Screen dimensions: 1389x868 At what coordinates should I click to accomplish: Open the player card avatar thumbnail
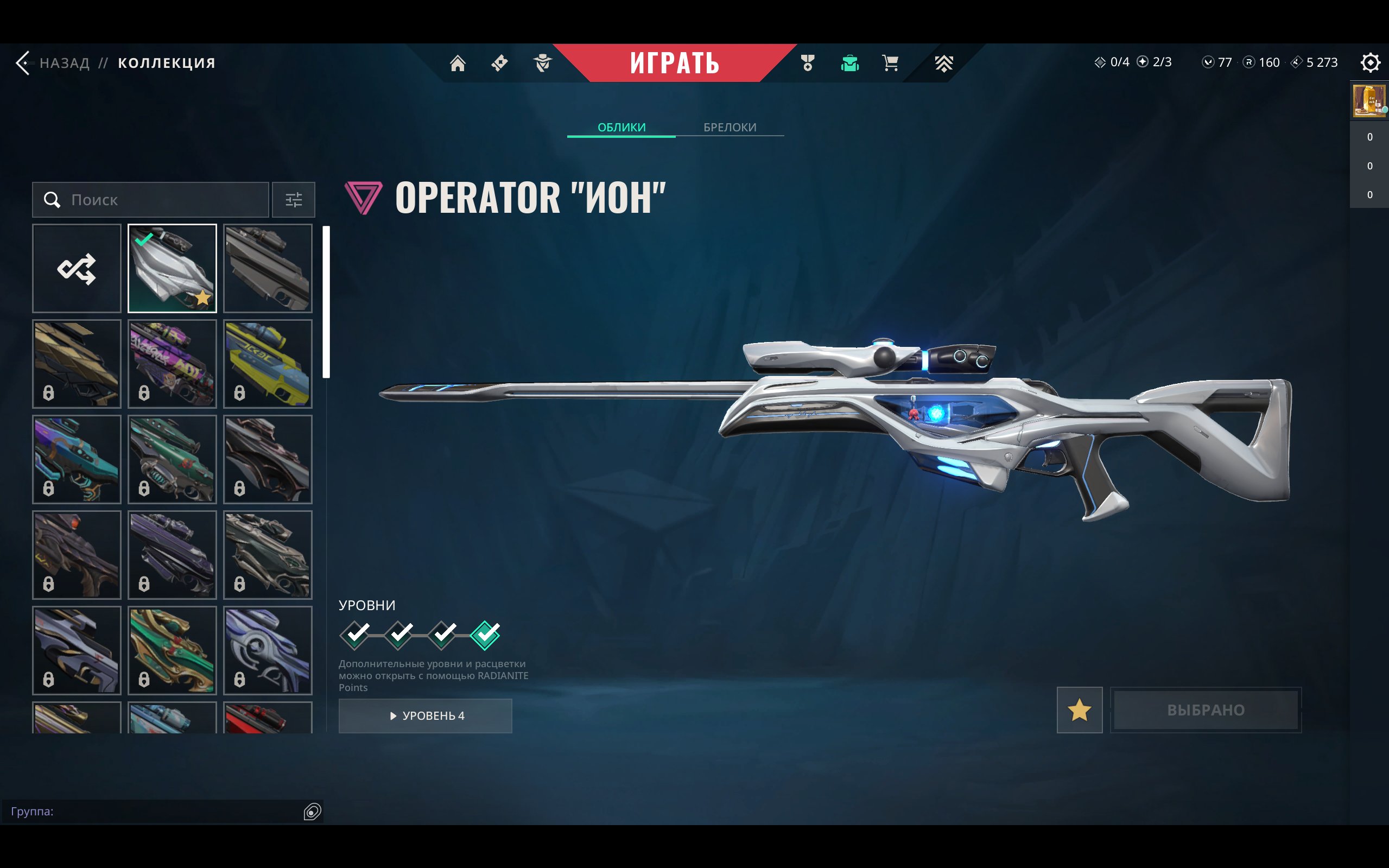click(1369, 101)
